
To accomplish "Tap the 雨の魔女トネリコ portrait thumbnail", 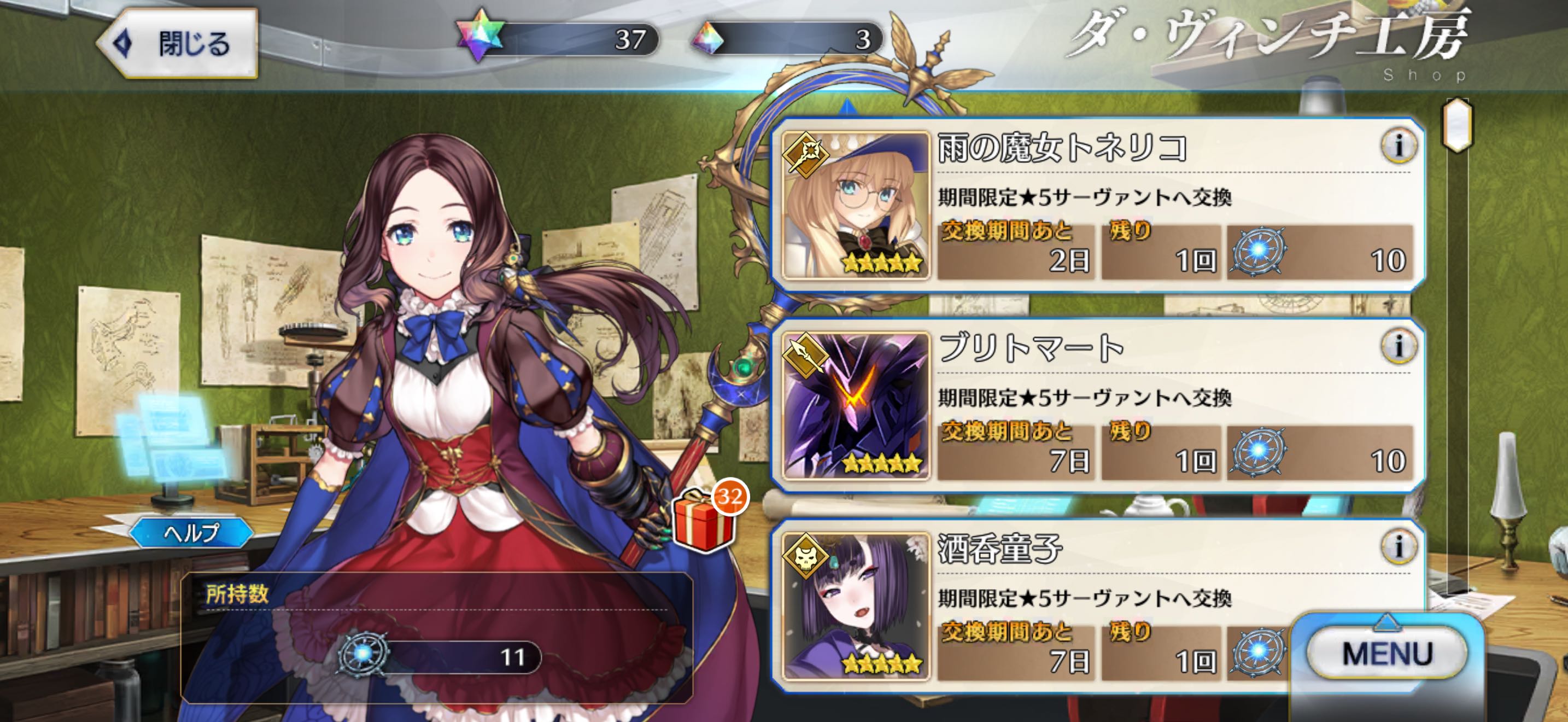I will (x=855, y=206).
